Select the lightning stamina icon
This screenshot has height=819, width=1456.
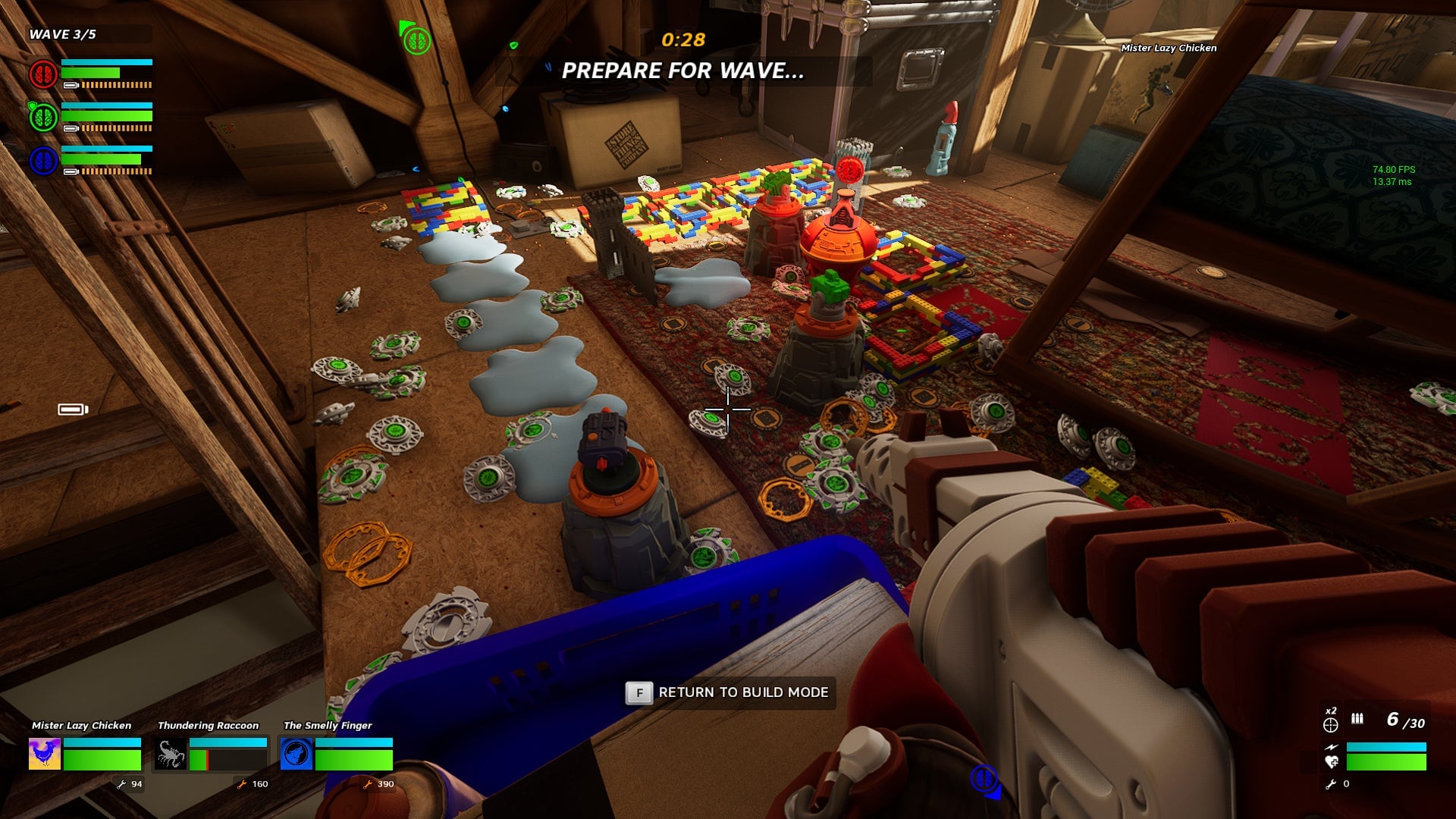click(x=1331, y=747)
